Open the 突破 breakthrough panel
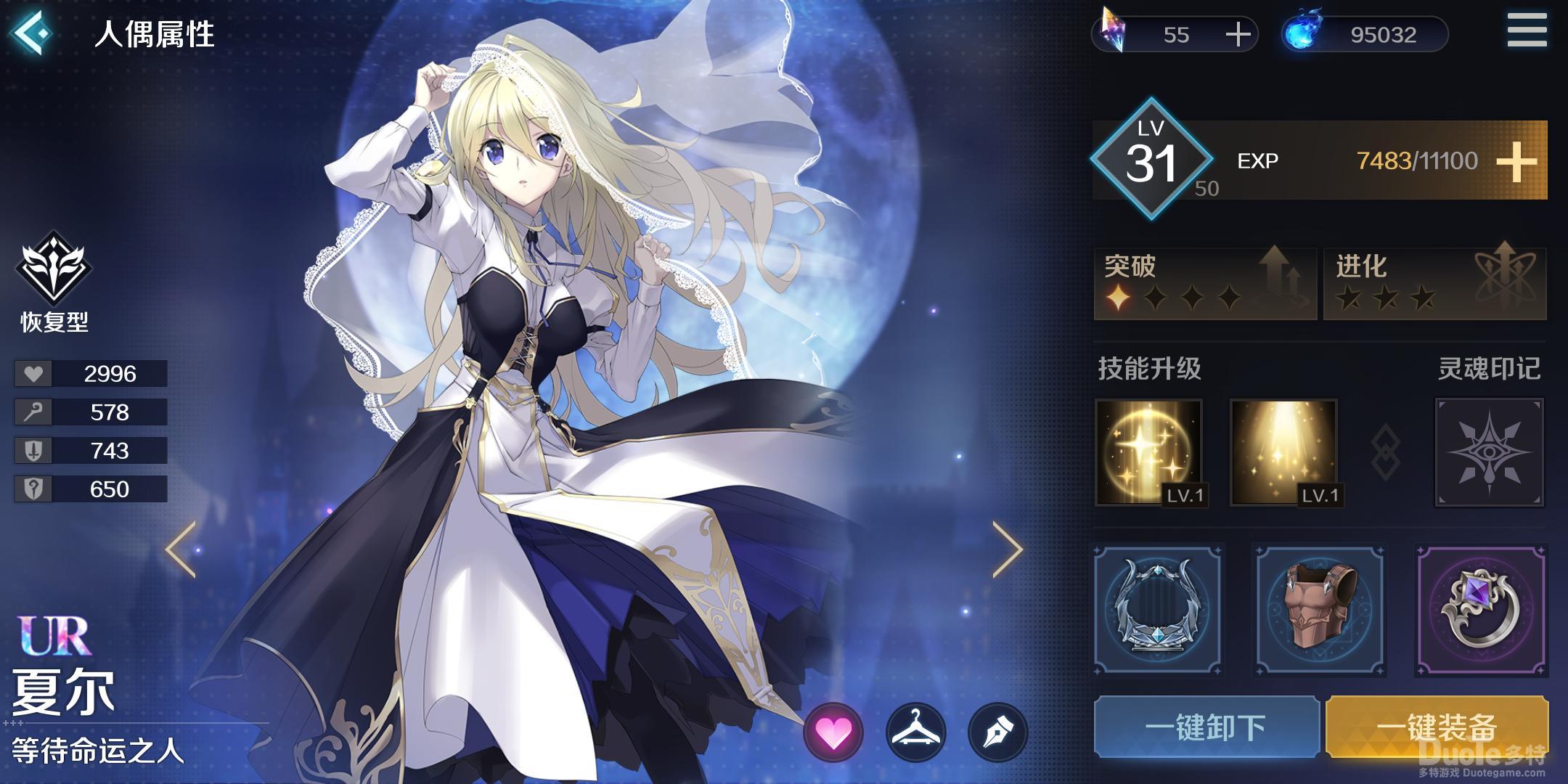 (x=1205, y=283)
